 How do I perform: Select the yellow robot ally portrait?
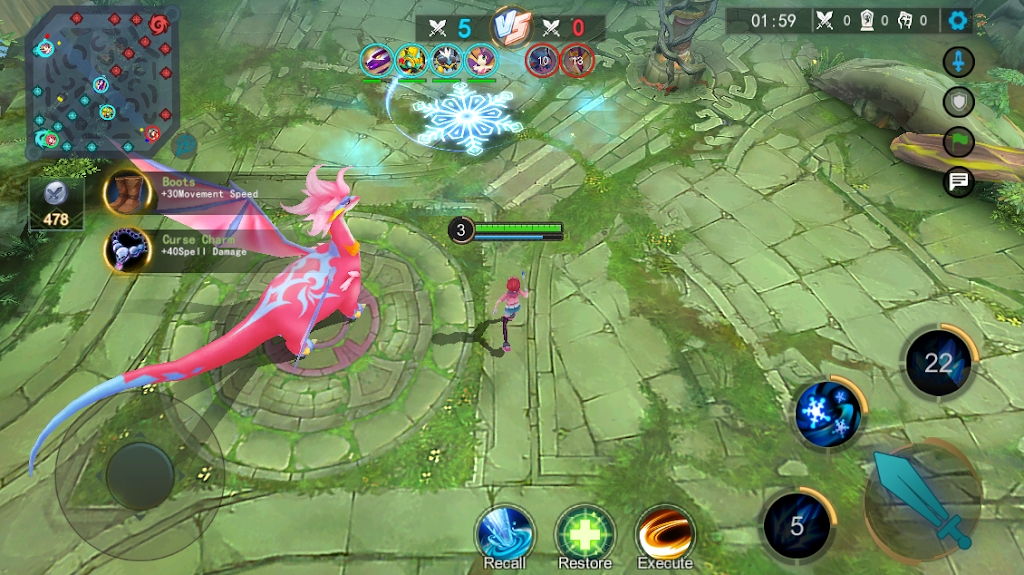pos(411,60)
